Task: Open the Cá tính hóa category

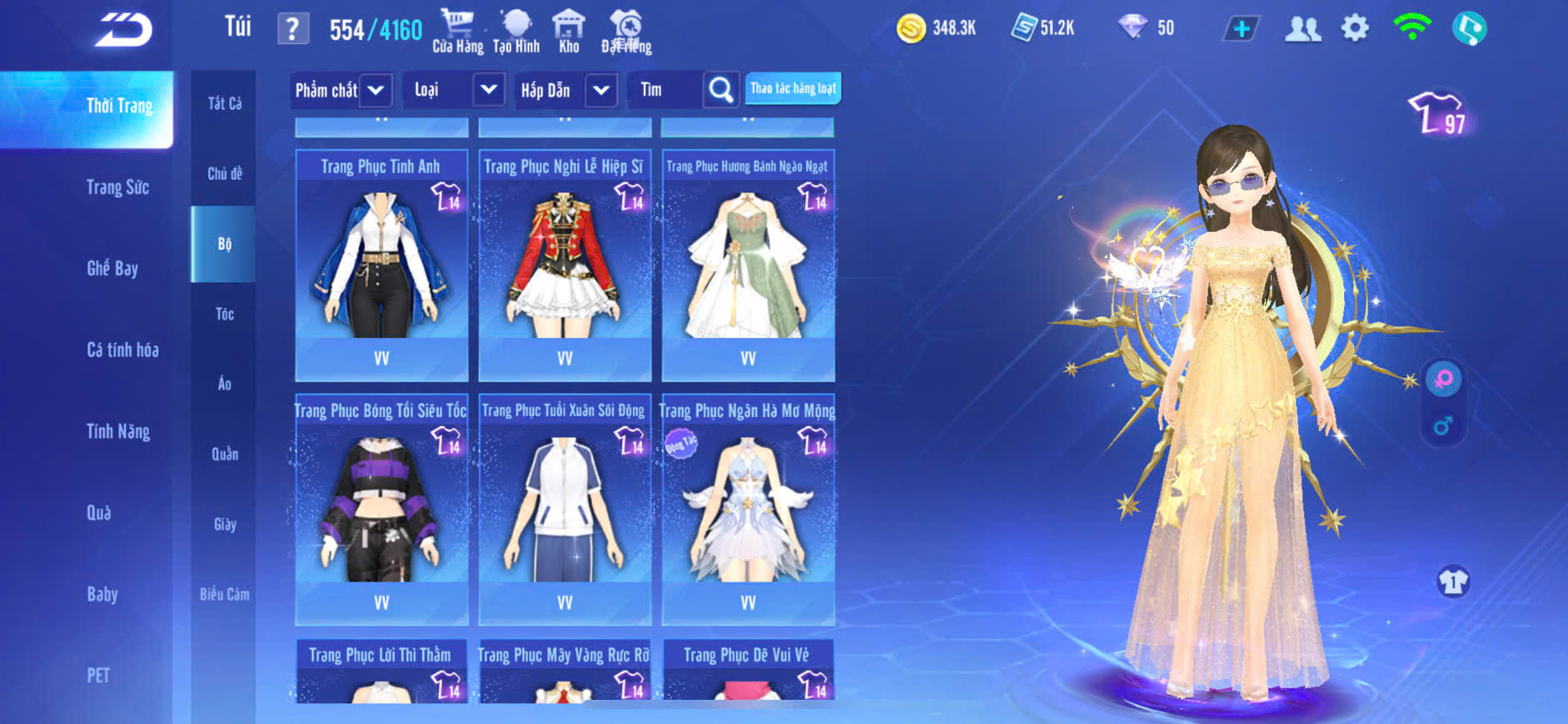Action: 122,350
